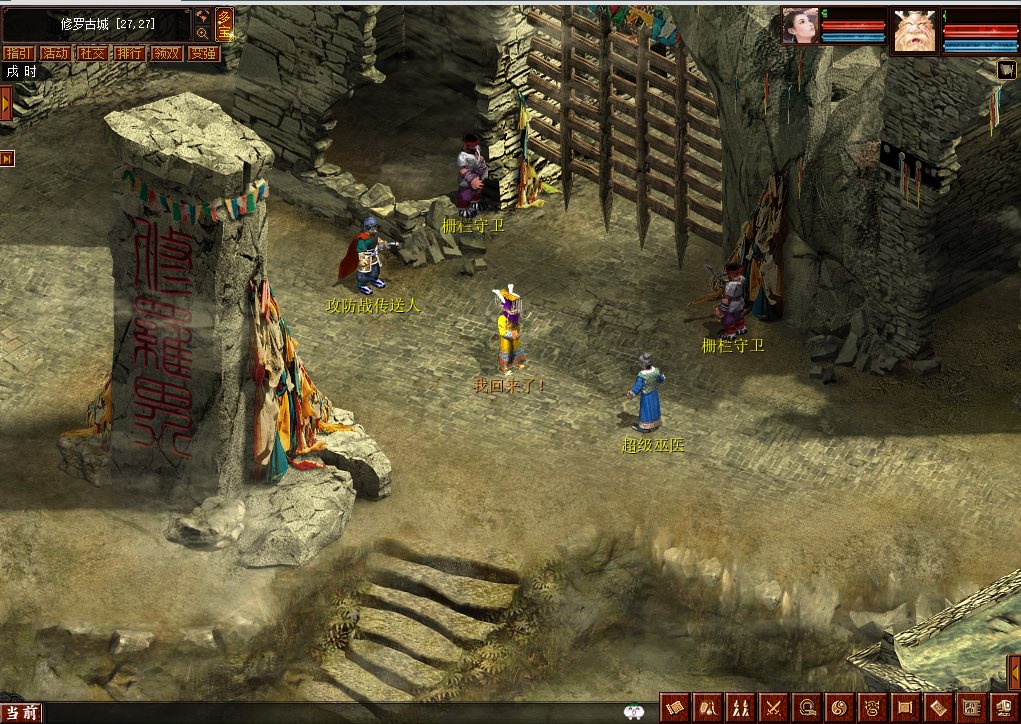The height and width of the screenshot is (724, 1021).
Task: Open the 社交 social menu
Action: (91, 53)
